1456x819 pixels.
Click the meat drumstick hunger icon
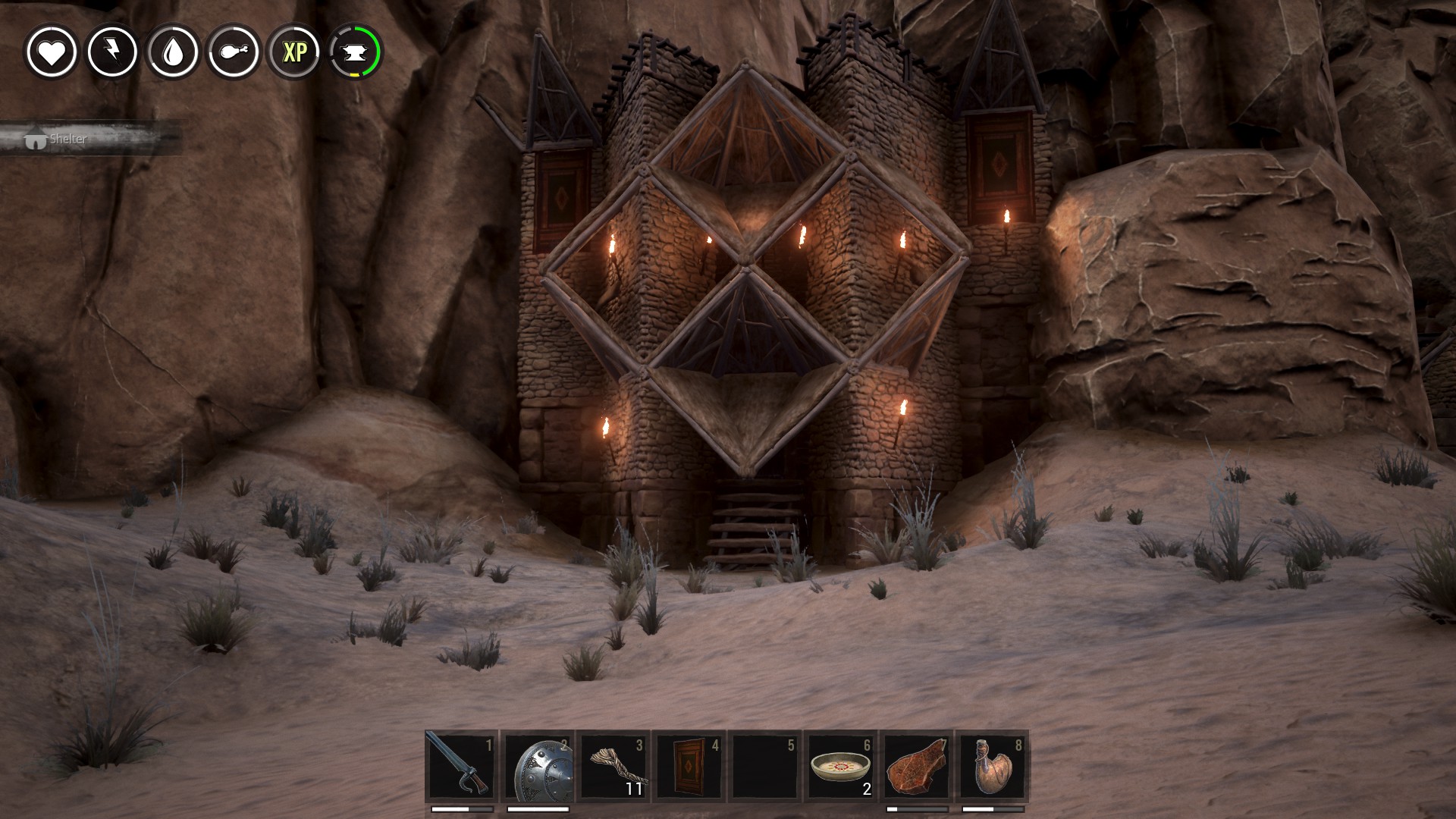[x=234, y=52]
